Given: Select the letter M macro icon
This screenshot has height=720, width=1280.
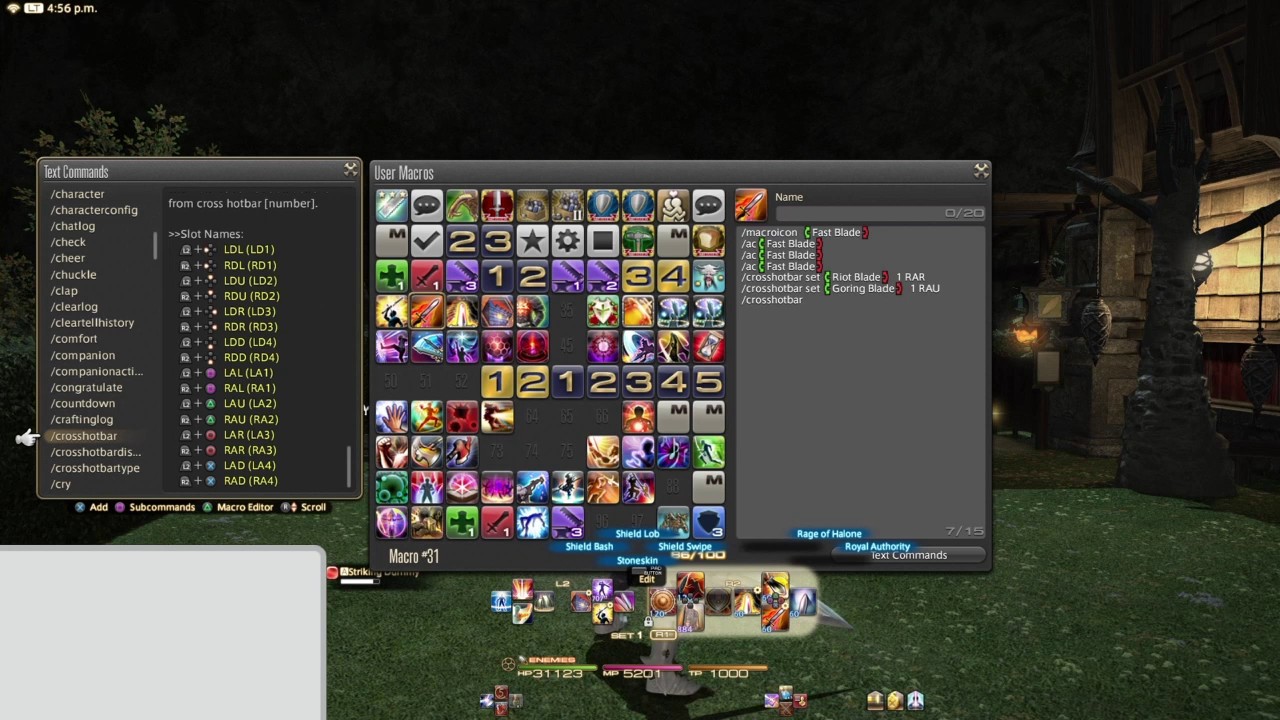Looking at the screenshot, I should pos(391,241).
